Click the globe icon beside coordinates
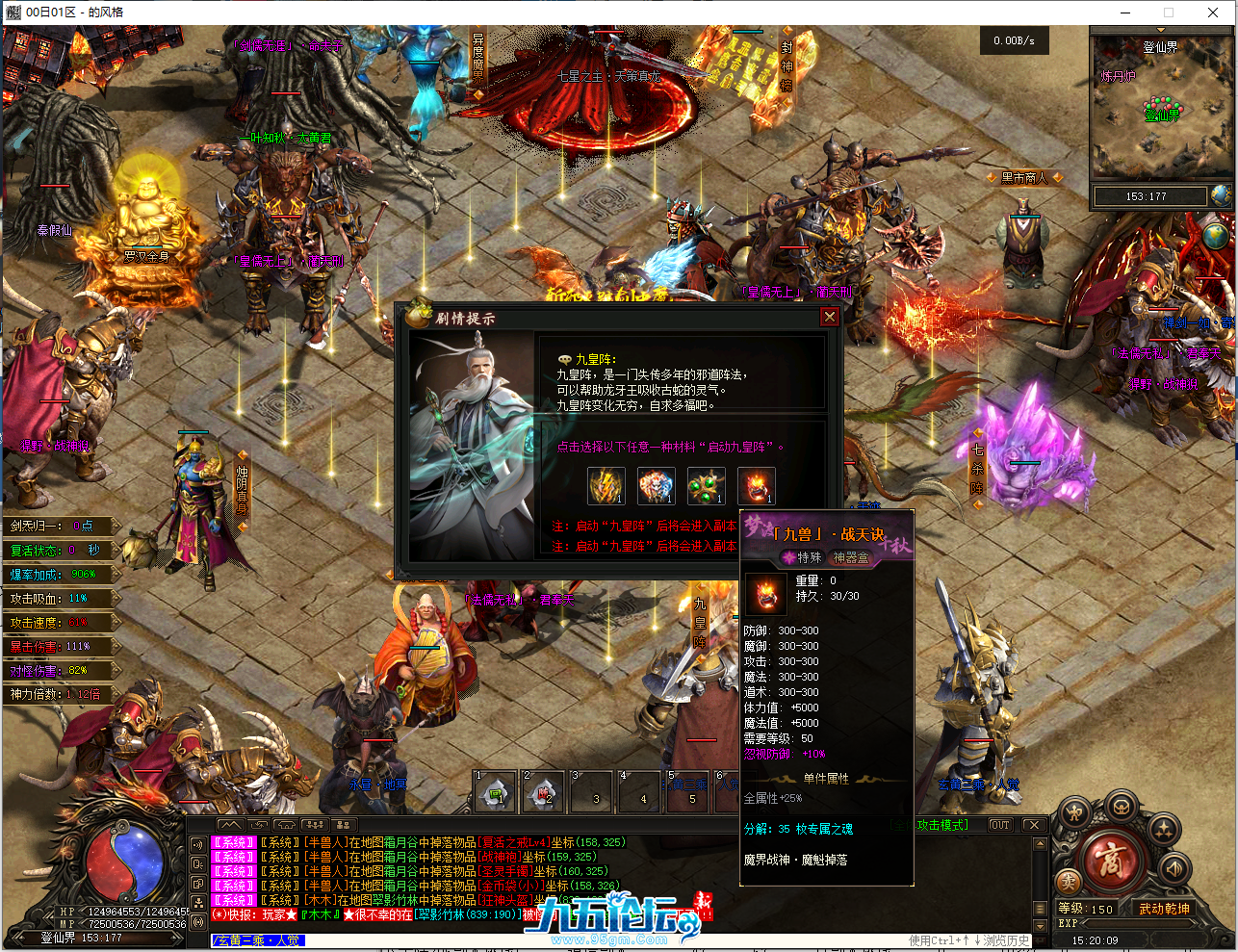1238x952 pixels. pos(1221,195)
